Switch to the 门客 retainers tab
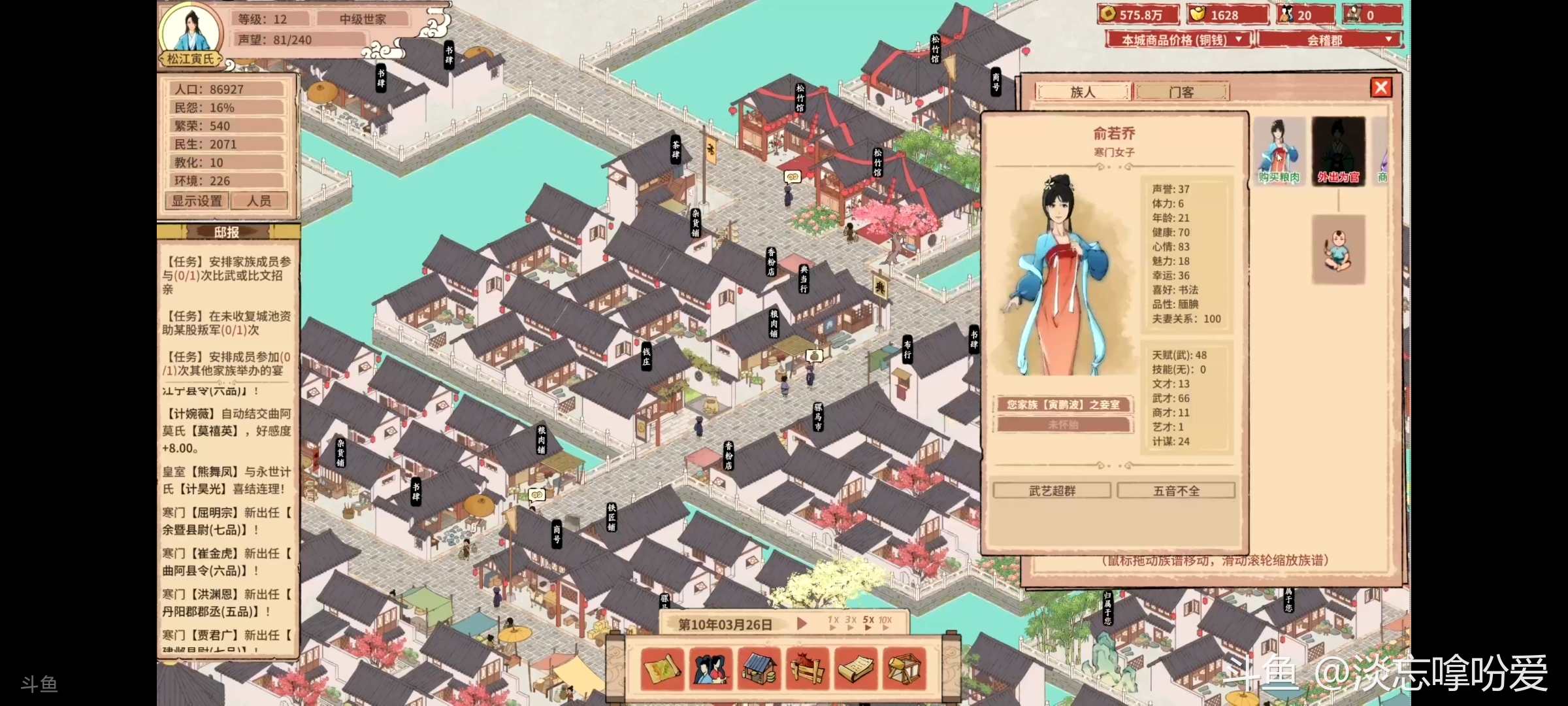Image resolution: width=1568 pixels, height=706 pixels. [1181, 92]
